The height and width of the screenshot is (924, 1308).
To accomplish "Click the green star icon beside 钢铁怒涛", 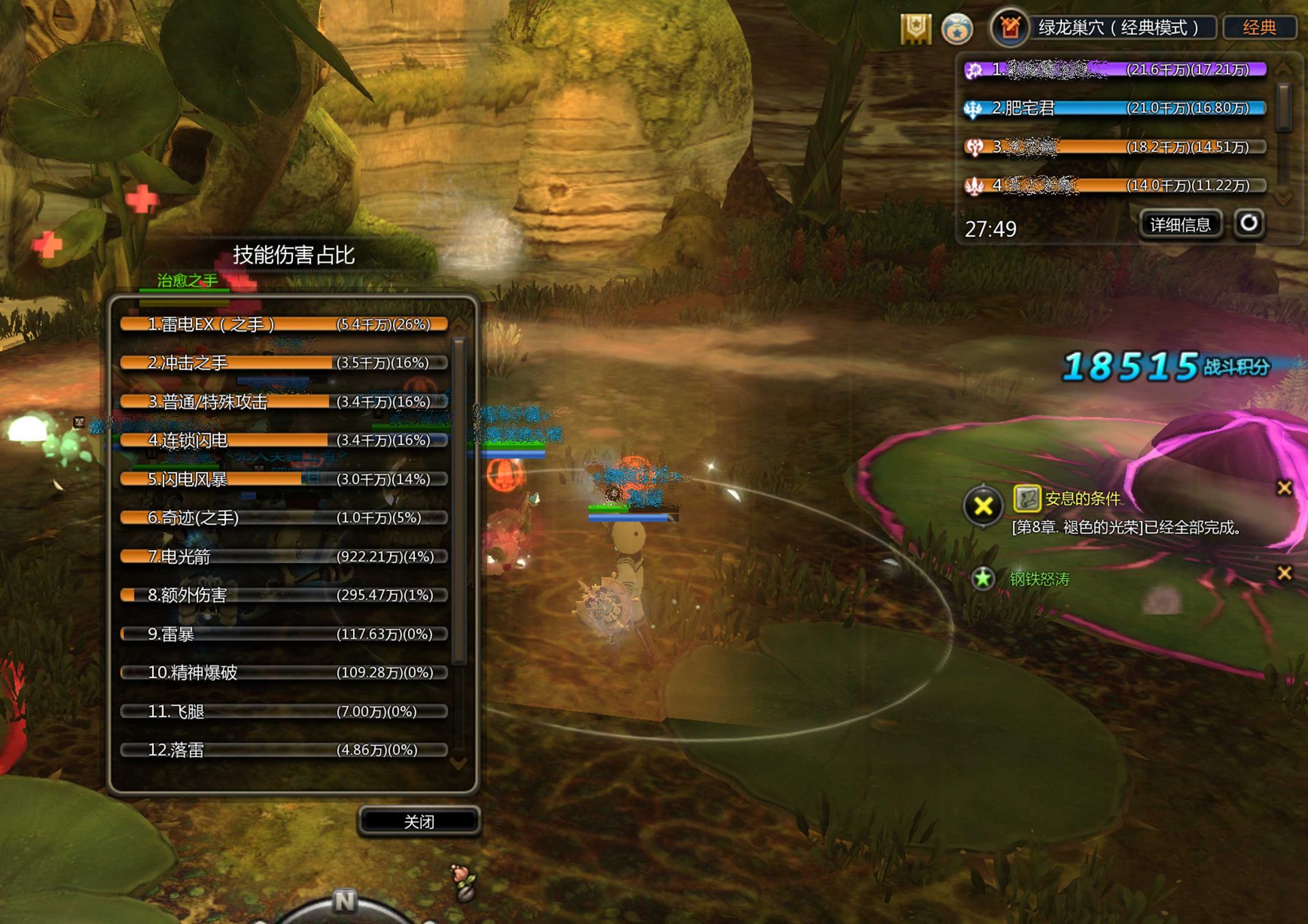I will pyautogui.click(x=982, y=579).
